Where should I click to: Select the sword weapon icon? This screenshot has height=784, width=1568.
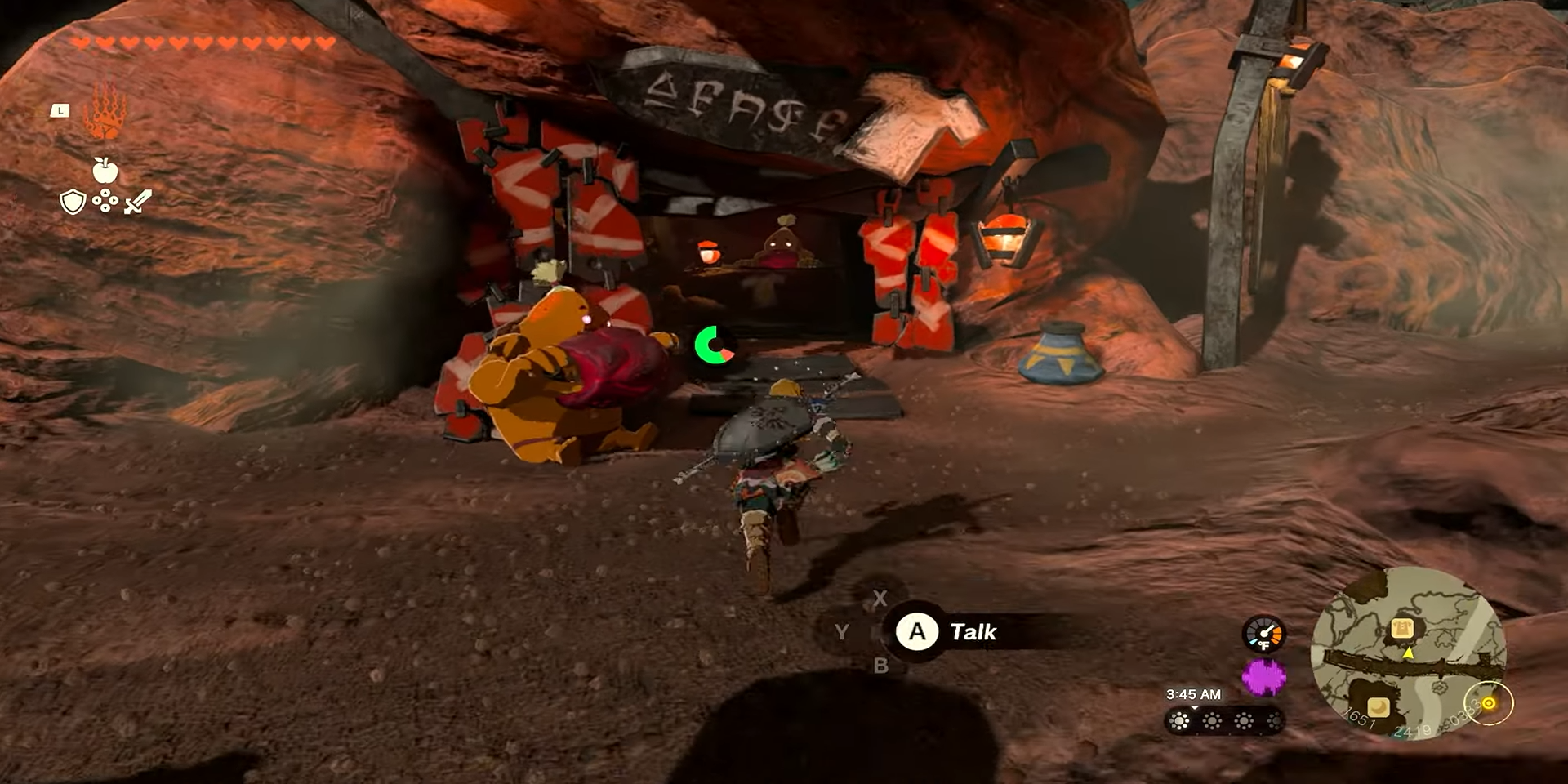[x=138, y=202]
